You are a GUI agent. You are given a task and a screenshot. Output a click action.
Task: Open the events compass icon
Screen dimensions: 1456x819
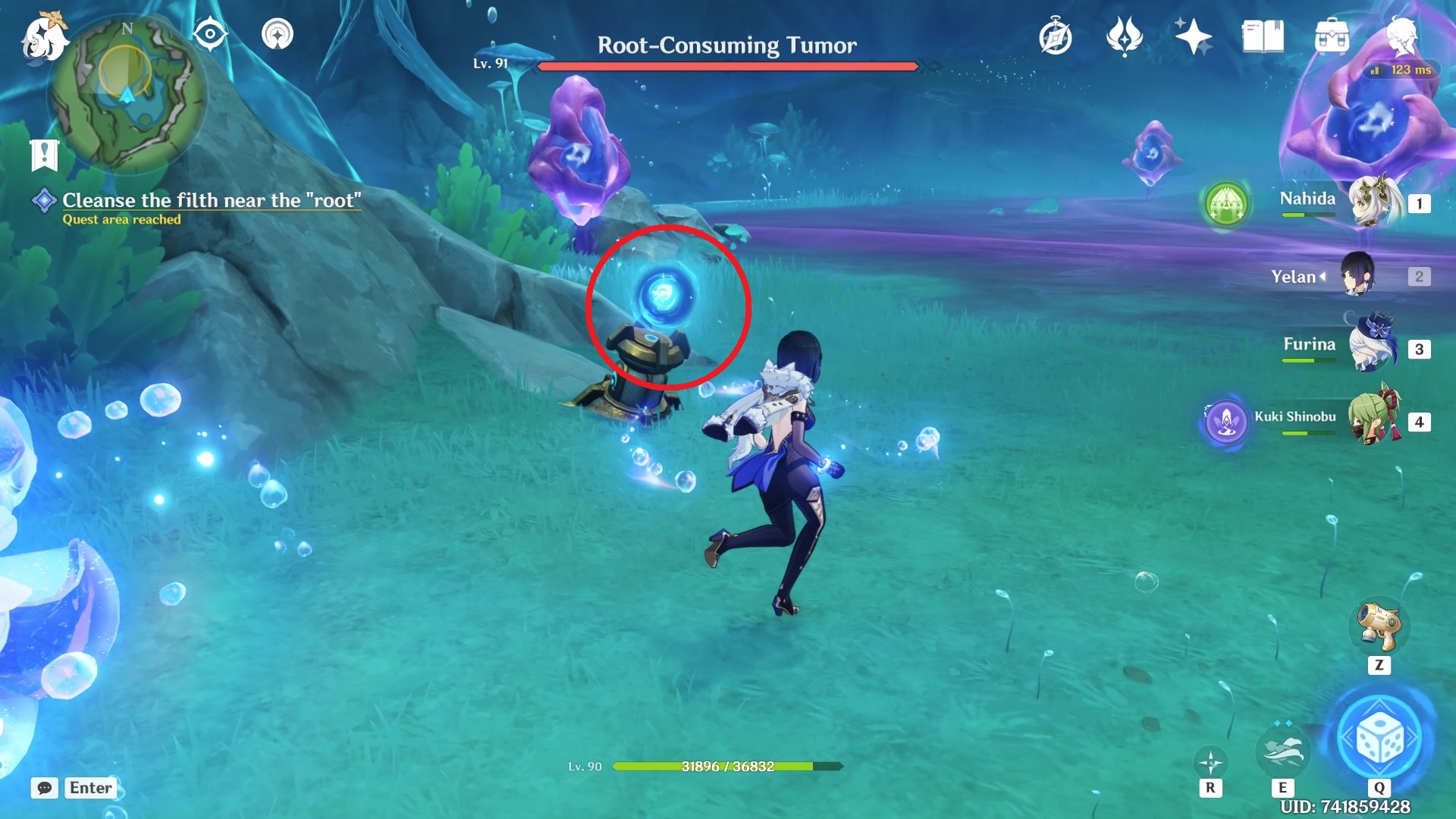1055,37
